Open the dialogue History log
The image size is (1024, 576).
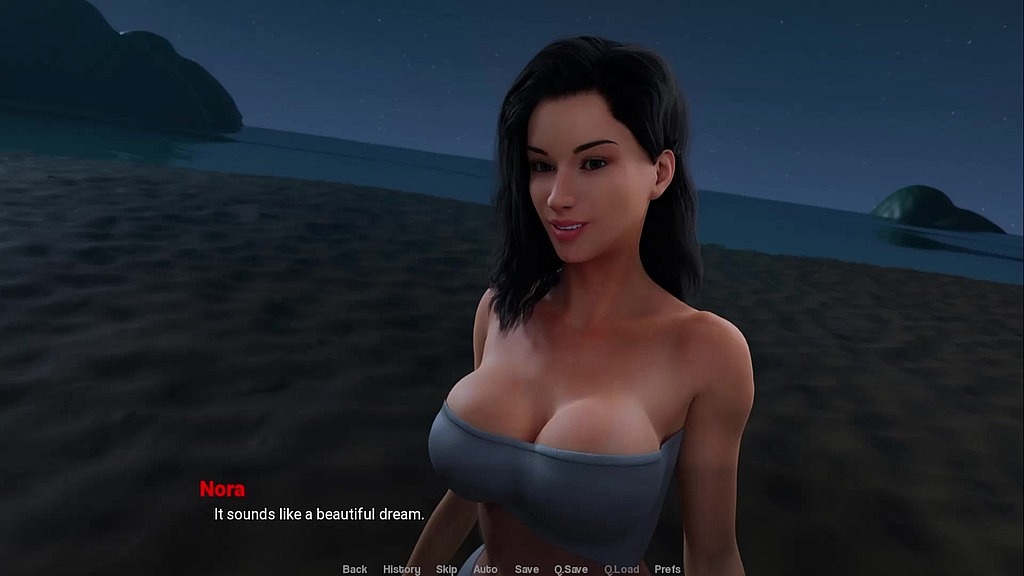pos(401,569)
